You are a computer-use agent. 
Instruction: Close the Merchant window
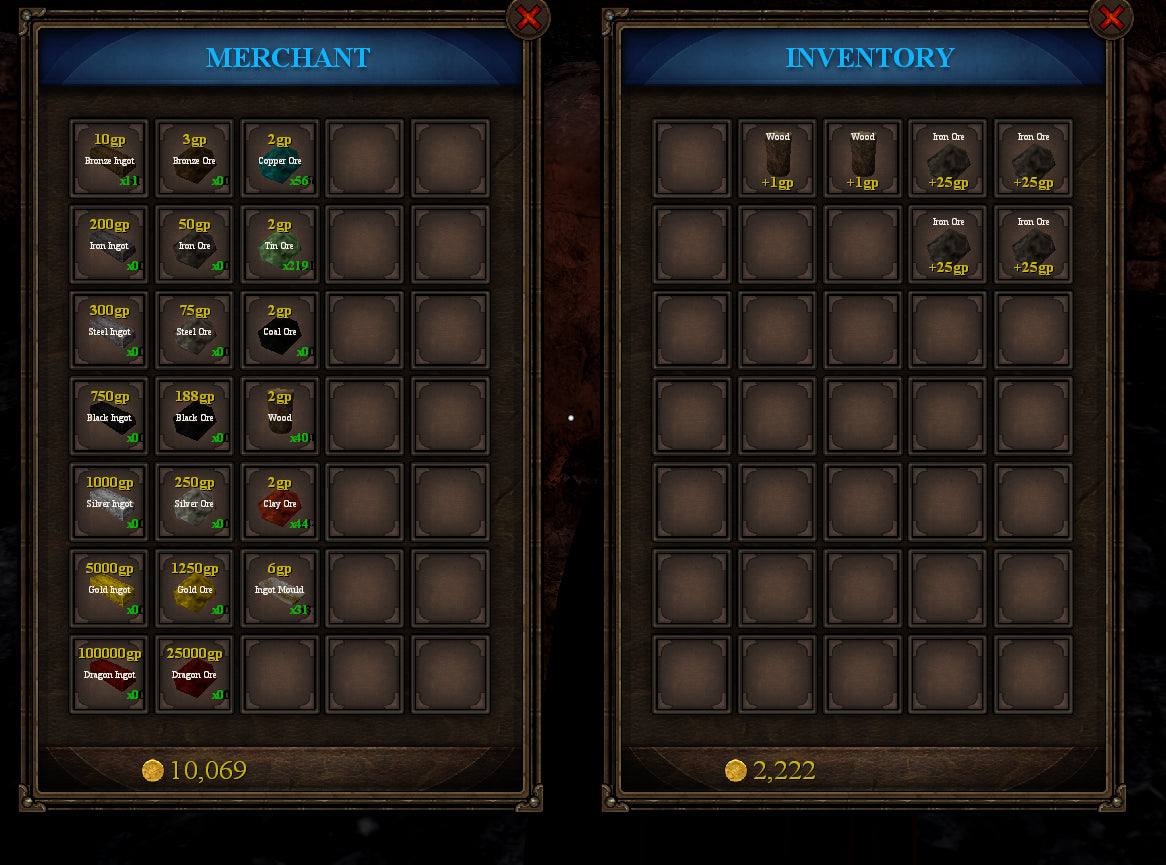[x=528, y=17]
